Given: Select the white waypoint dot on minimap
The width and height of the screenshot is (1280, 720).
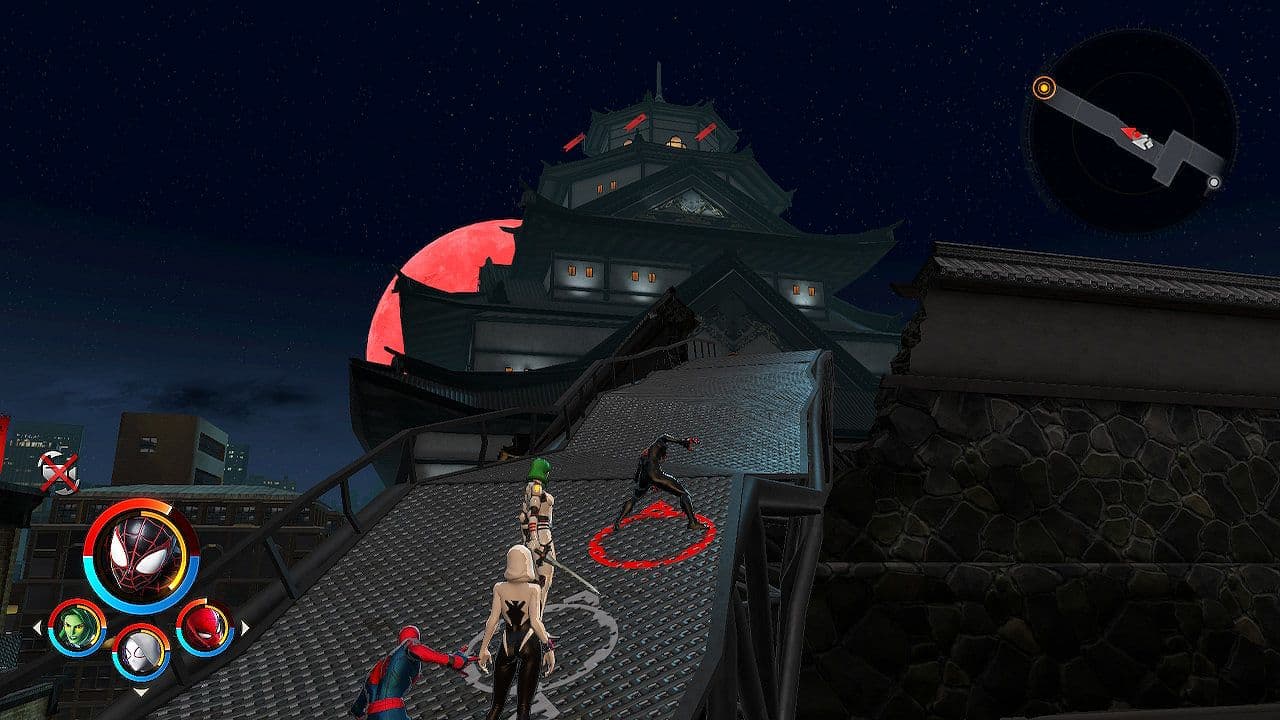Looking at the screenshot, I should [1214, 182].
